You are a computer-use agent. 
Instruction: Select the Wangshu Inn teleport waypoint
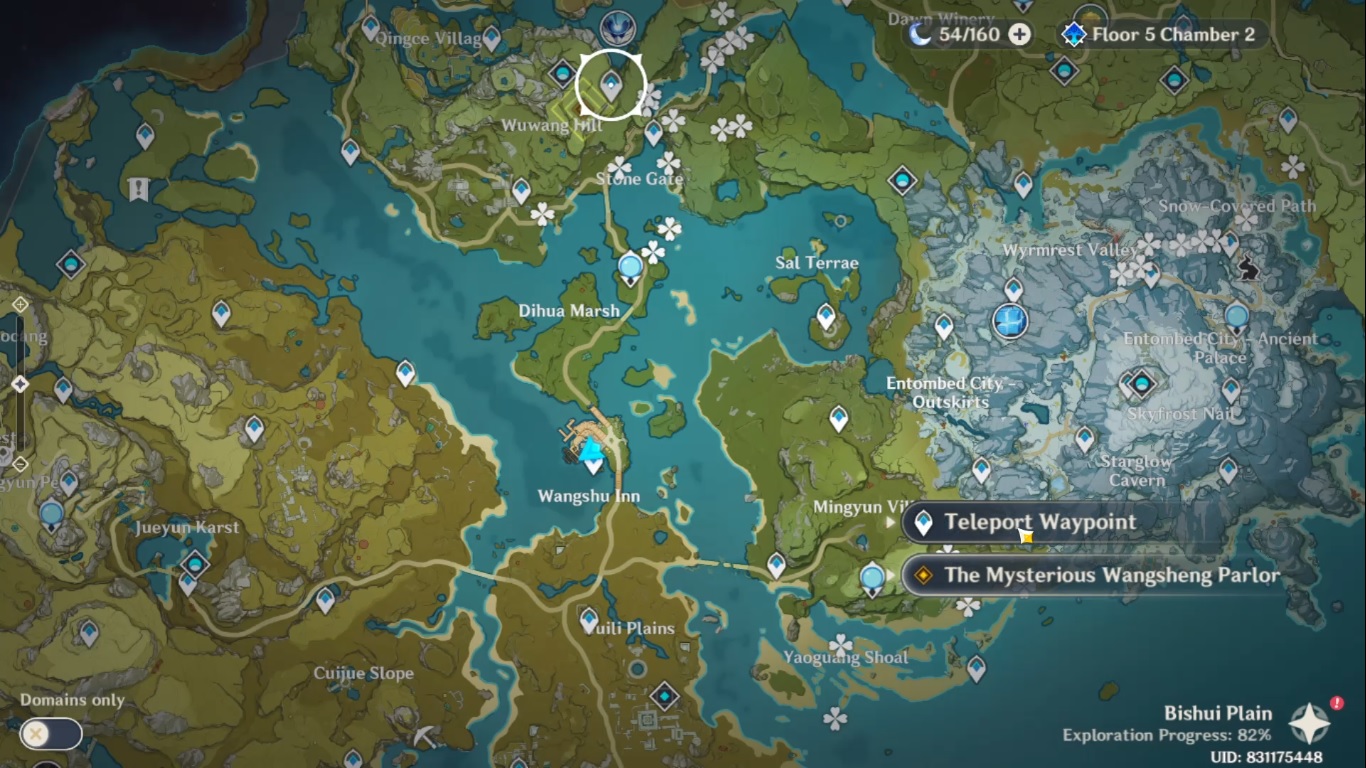tap(594, 463)
